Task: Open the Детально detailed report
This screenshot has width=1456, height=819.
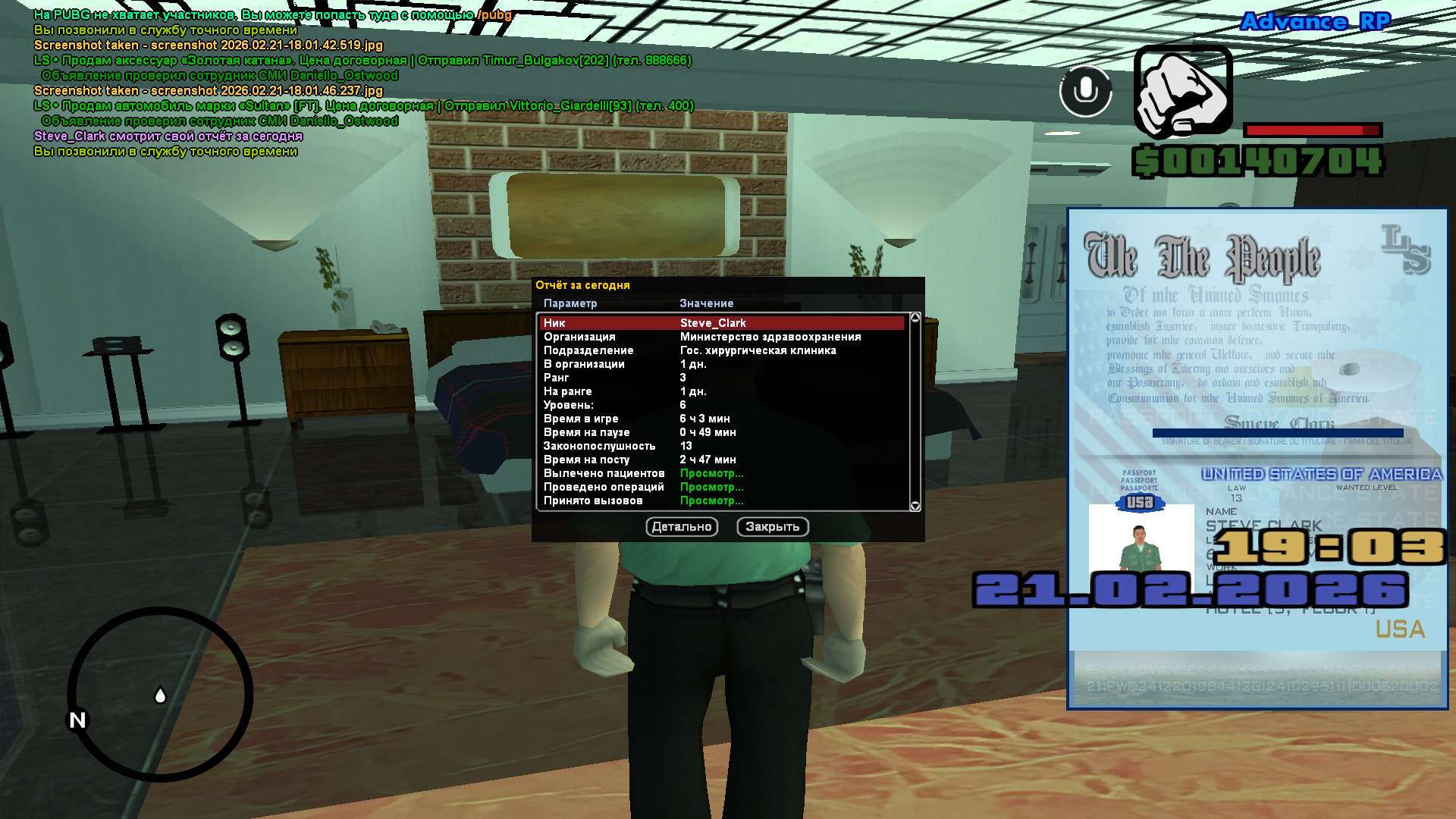Action: [x=682, y=527]
